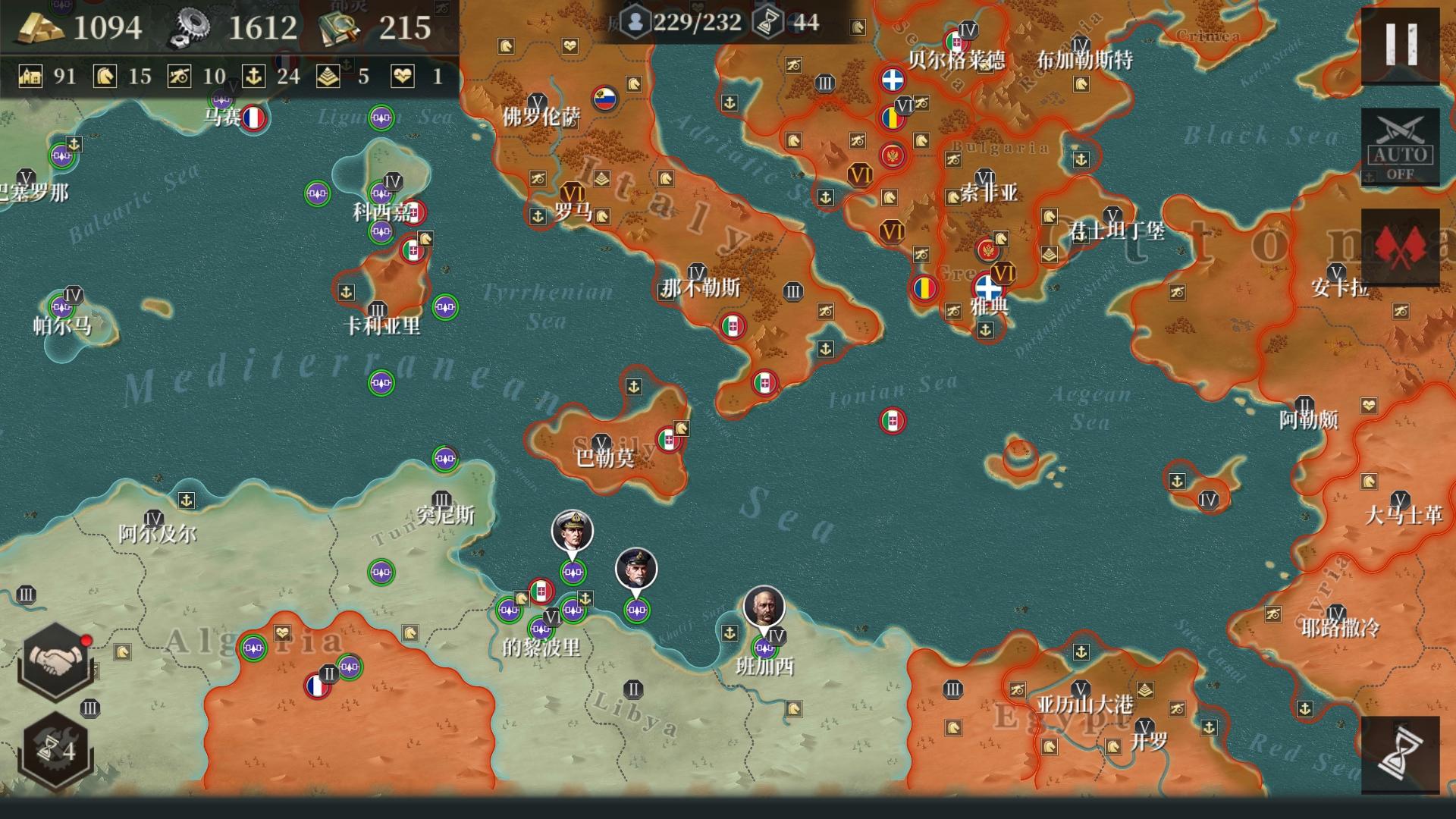Viewport: 1456px width, 819px height.
Task: Open the red flags surrender button
Action: click(x=1400, y=248)
